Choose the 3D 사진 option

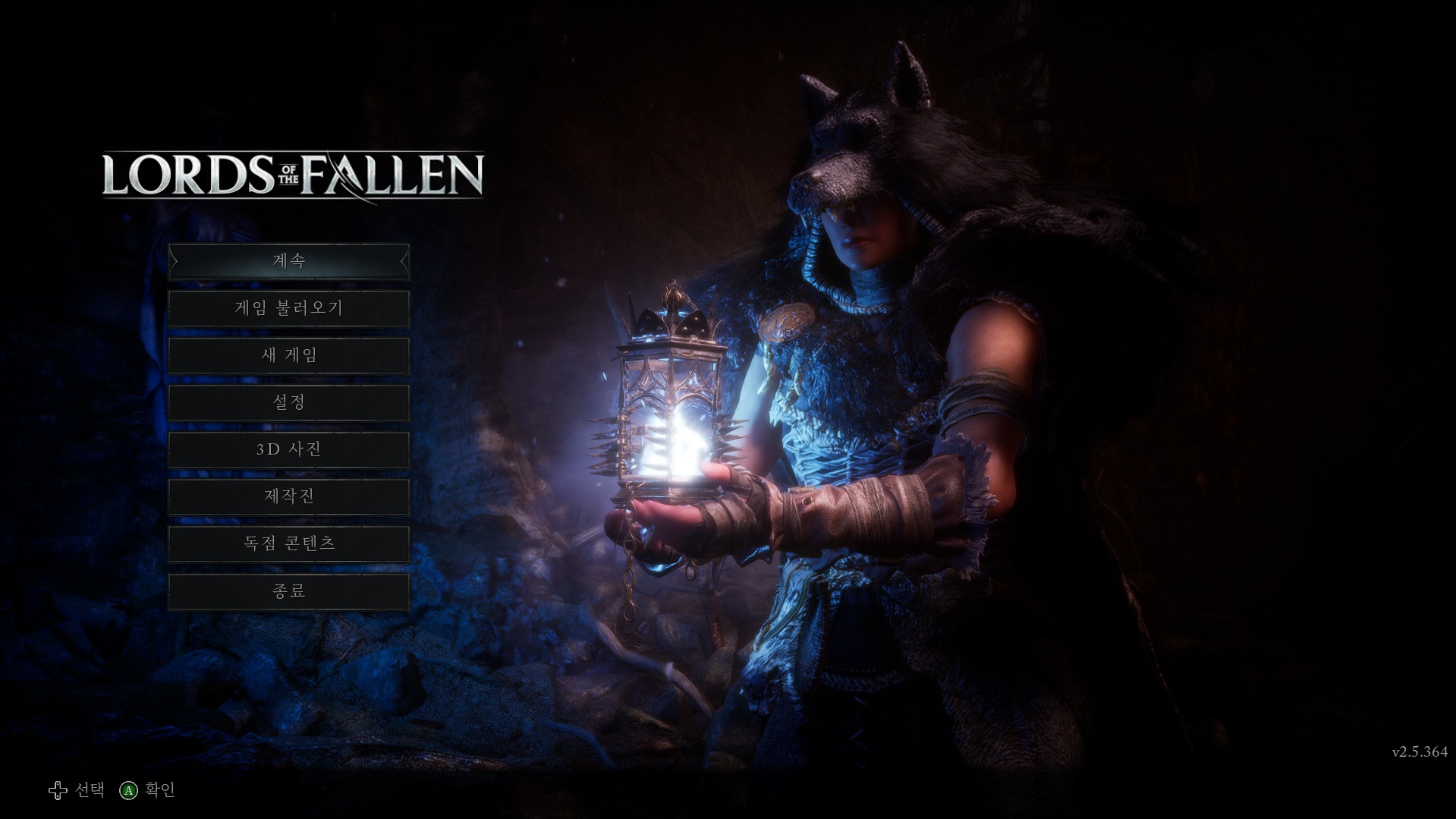pyautogui.click(x=288, y=450)
